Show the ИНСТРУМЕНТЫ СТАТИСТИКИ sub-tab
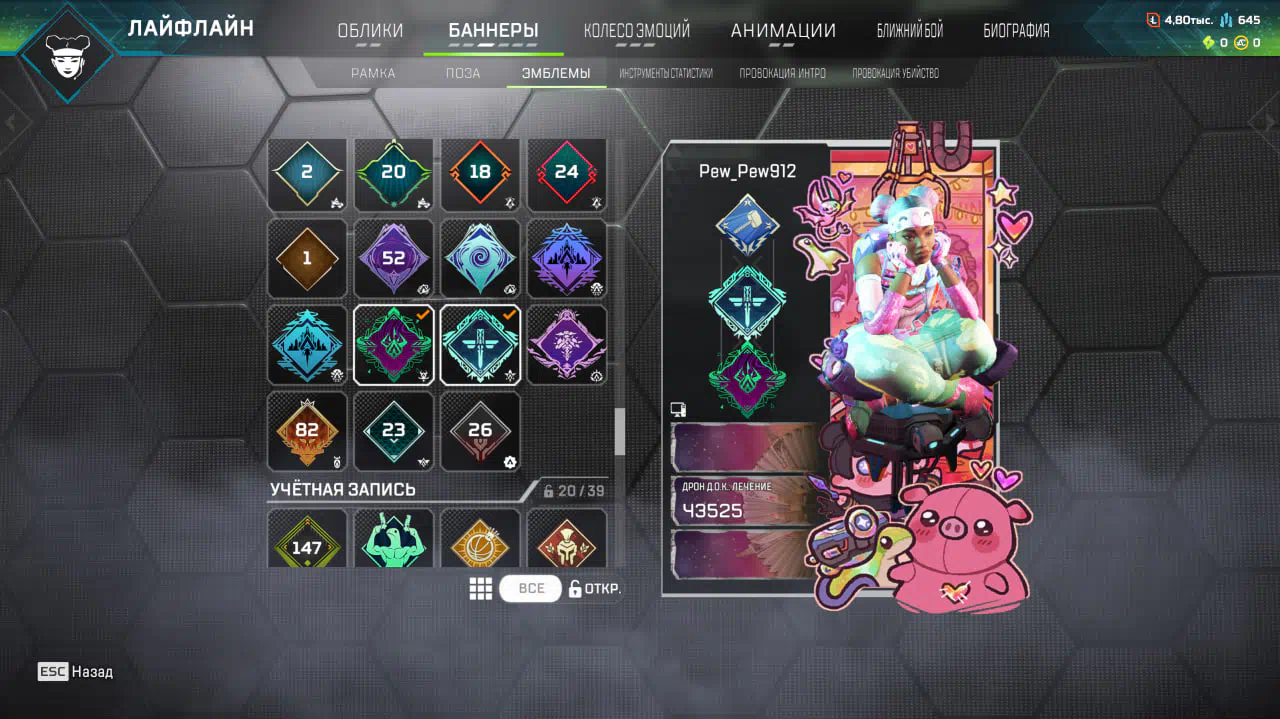The height and width of the screenshot is (719, 1280). click(665, 73)
